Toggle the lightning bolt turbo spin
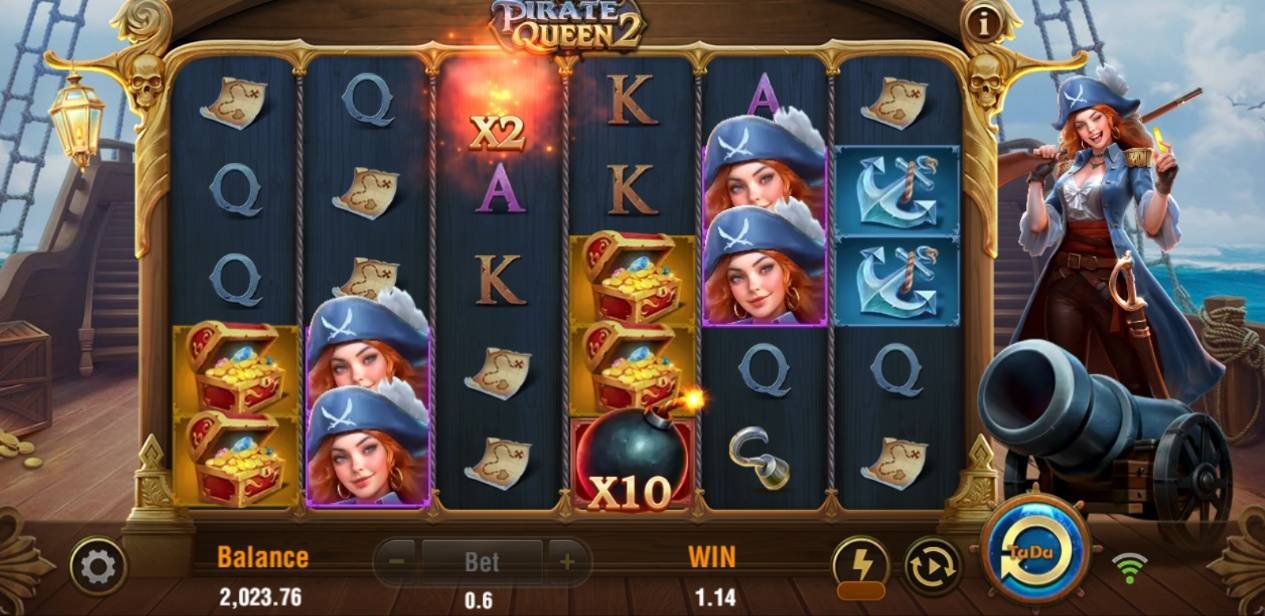 [x=860, y=565]
